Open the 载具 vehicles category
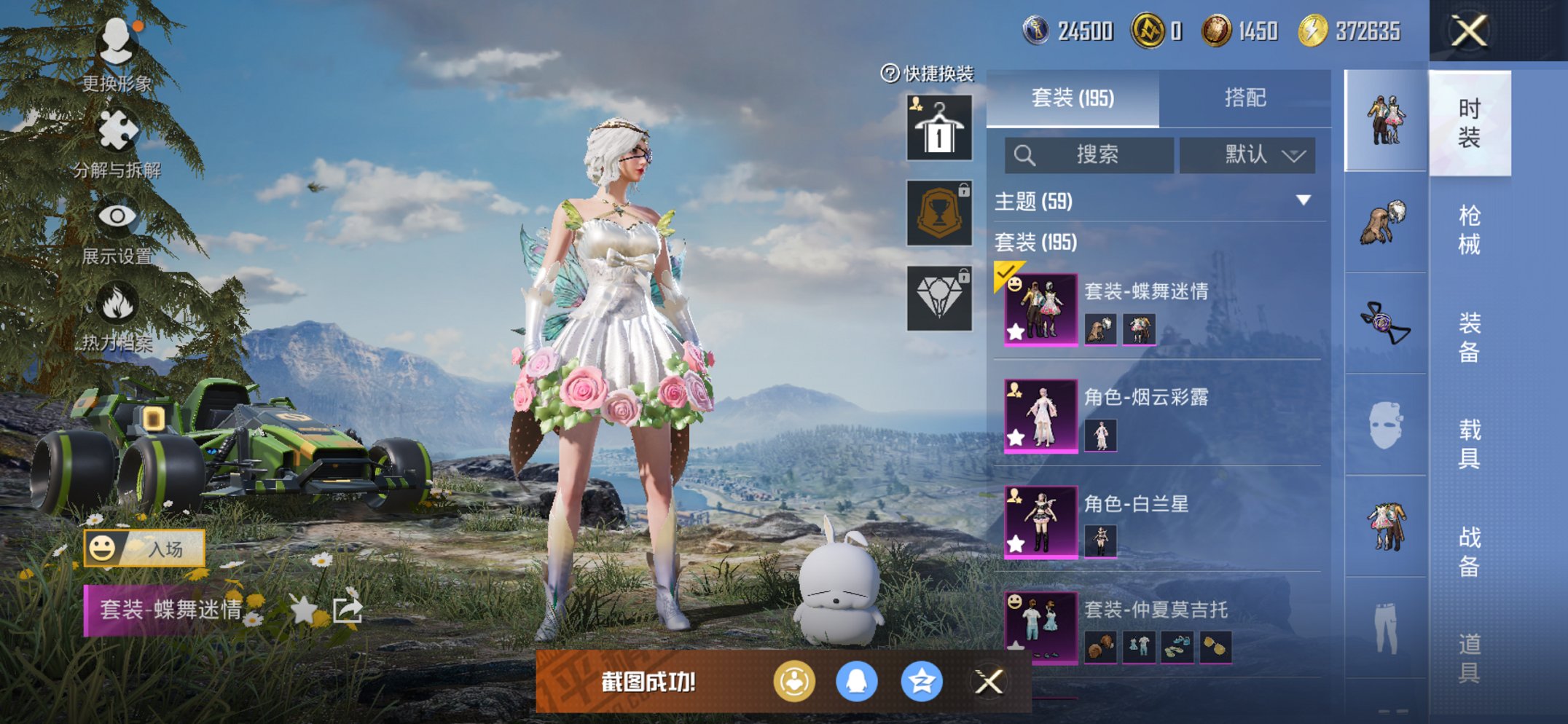The image size is (1568, 724). pos(1469,443)
